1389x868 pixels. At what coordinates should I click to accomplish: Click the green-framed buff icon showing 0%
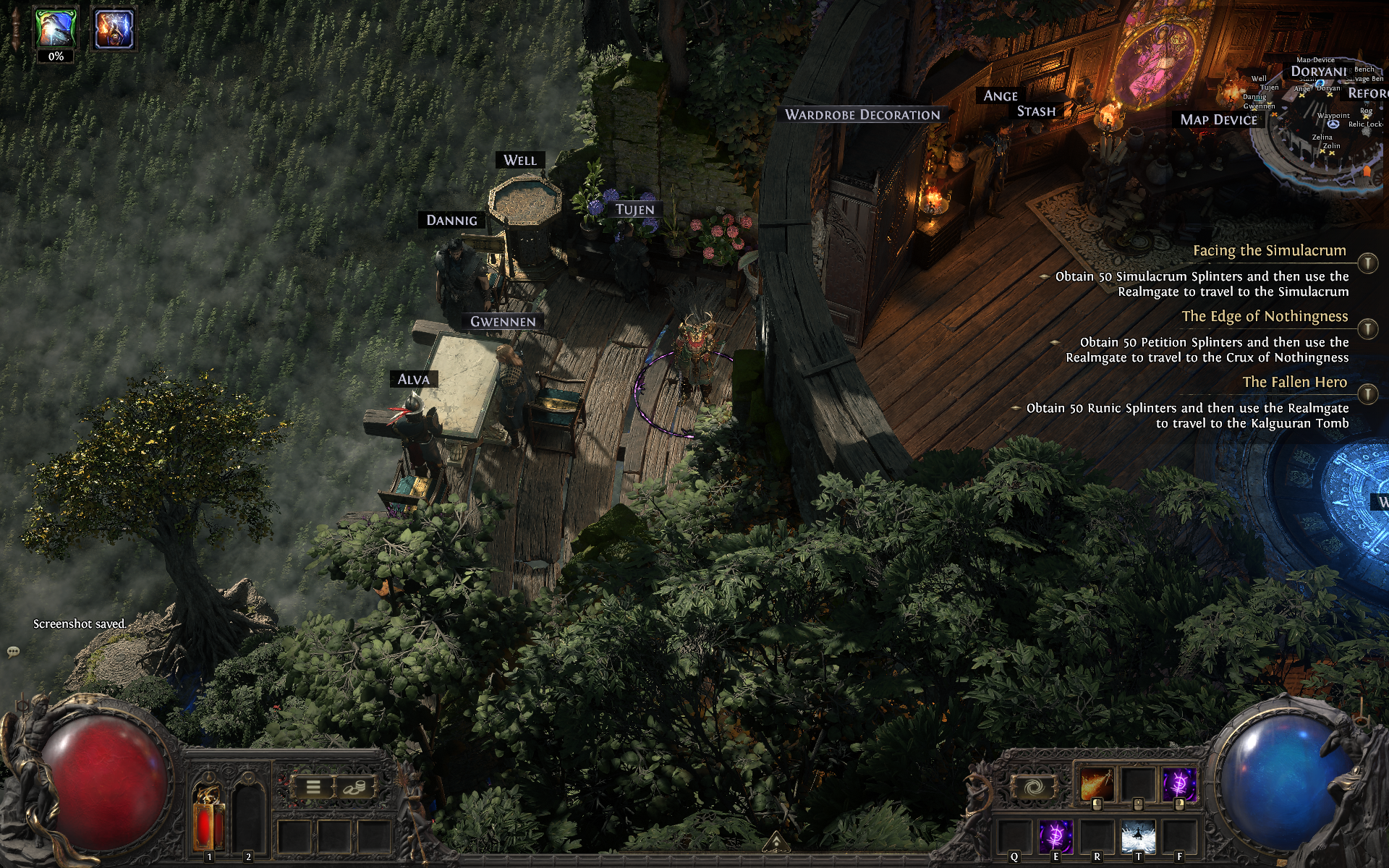click(x=56, y=30)
